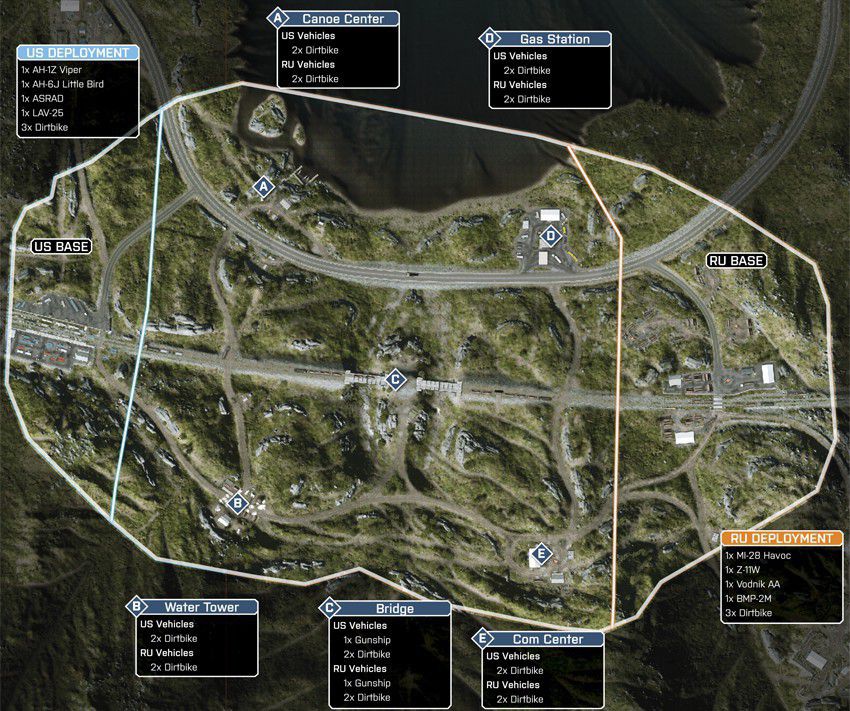This screenshot has width=850, height=711.
Task: Select the US BASE map label
Action: (61, 246)
